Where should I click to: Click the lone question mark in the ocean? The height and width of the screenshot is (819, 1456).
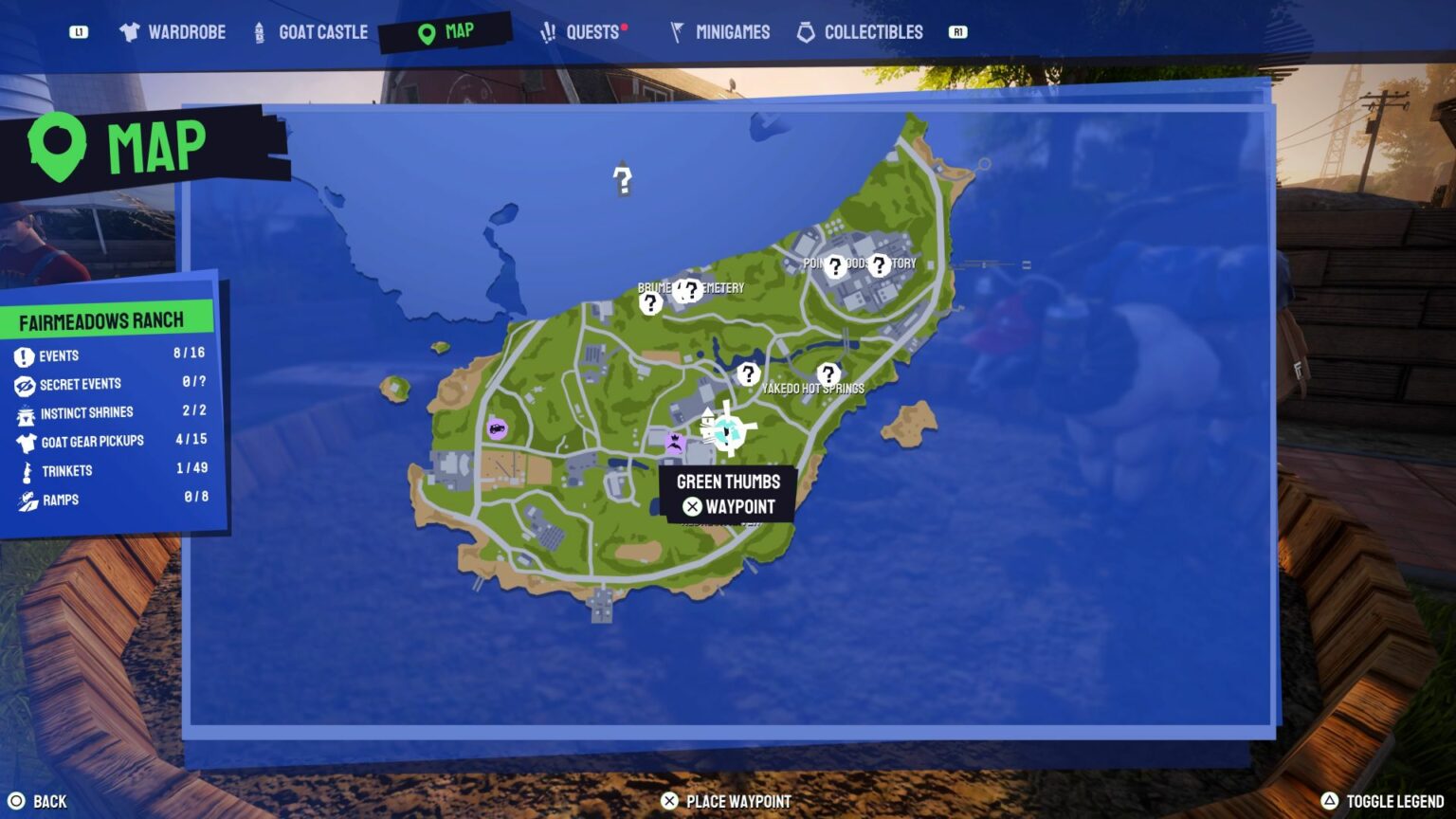(x=622, y=178)
